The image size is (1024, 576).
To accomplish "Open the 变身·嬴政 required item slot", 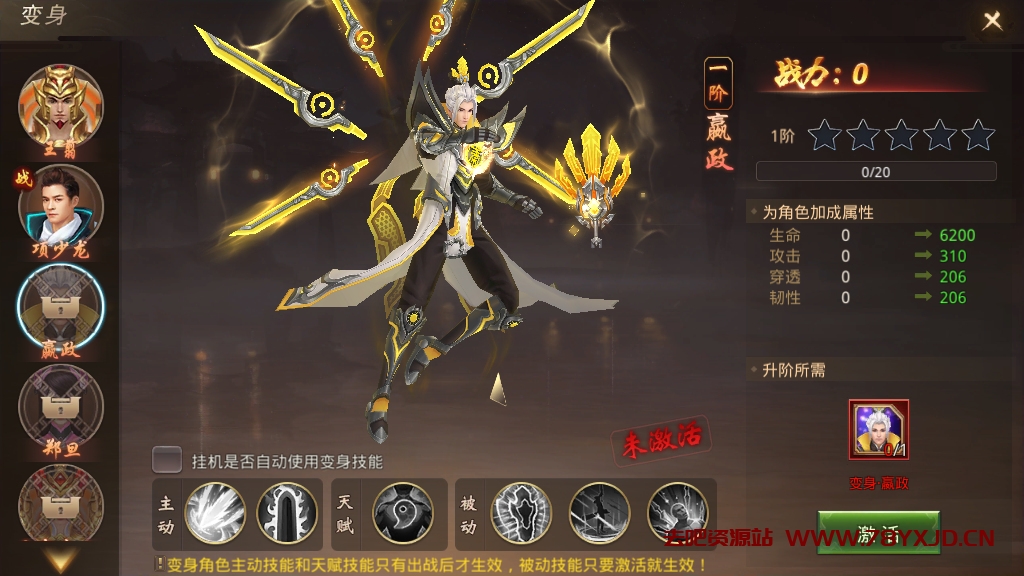I will [x=878, y=430].
